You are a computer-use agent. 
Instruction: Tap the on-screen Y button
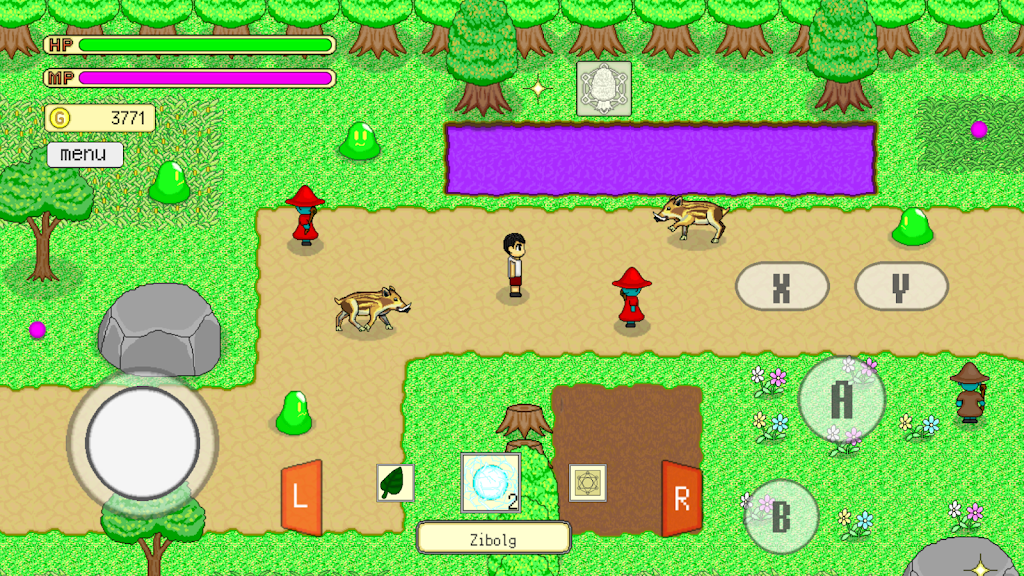pos(900,287)
